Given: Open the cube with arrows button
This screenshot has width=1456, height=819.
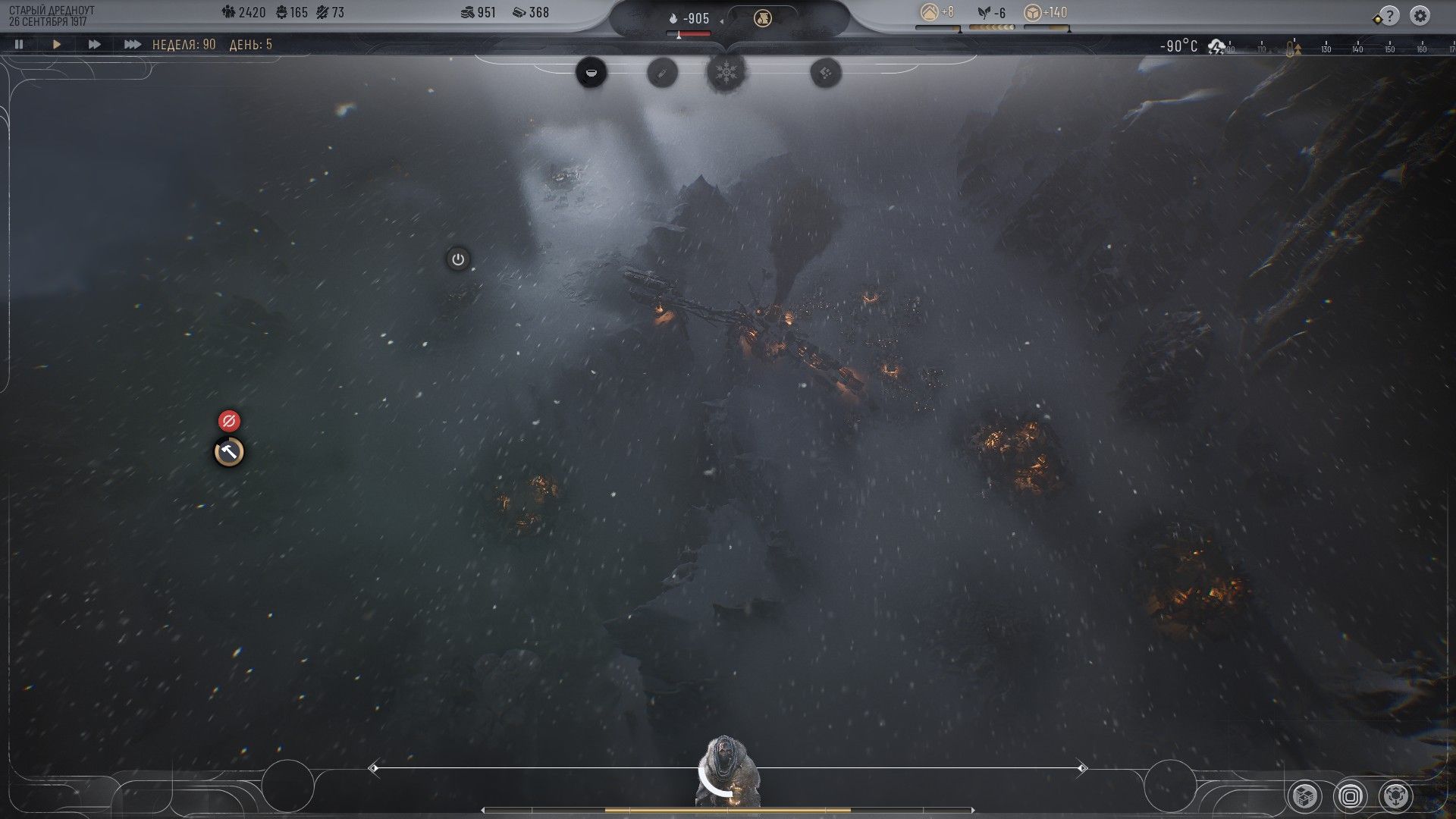Looking at the screenshot, I should pyautogui.click(x=1395, y=795).
